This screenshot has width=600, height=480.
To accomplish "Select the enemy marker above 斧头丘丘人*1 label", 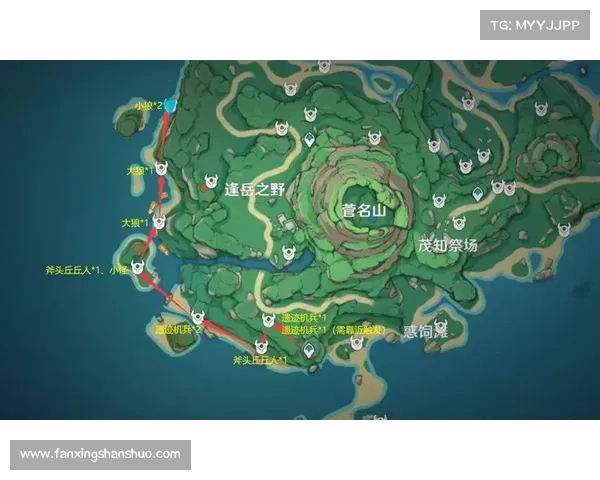I will click(x=261, y=346).
